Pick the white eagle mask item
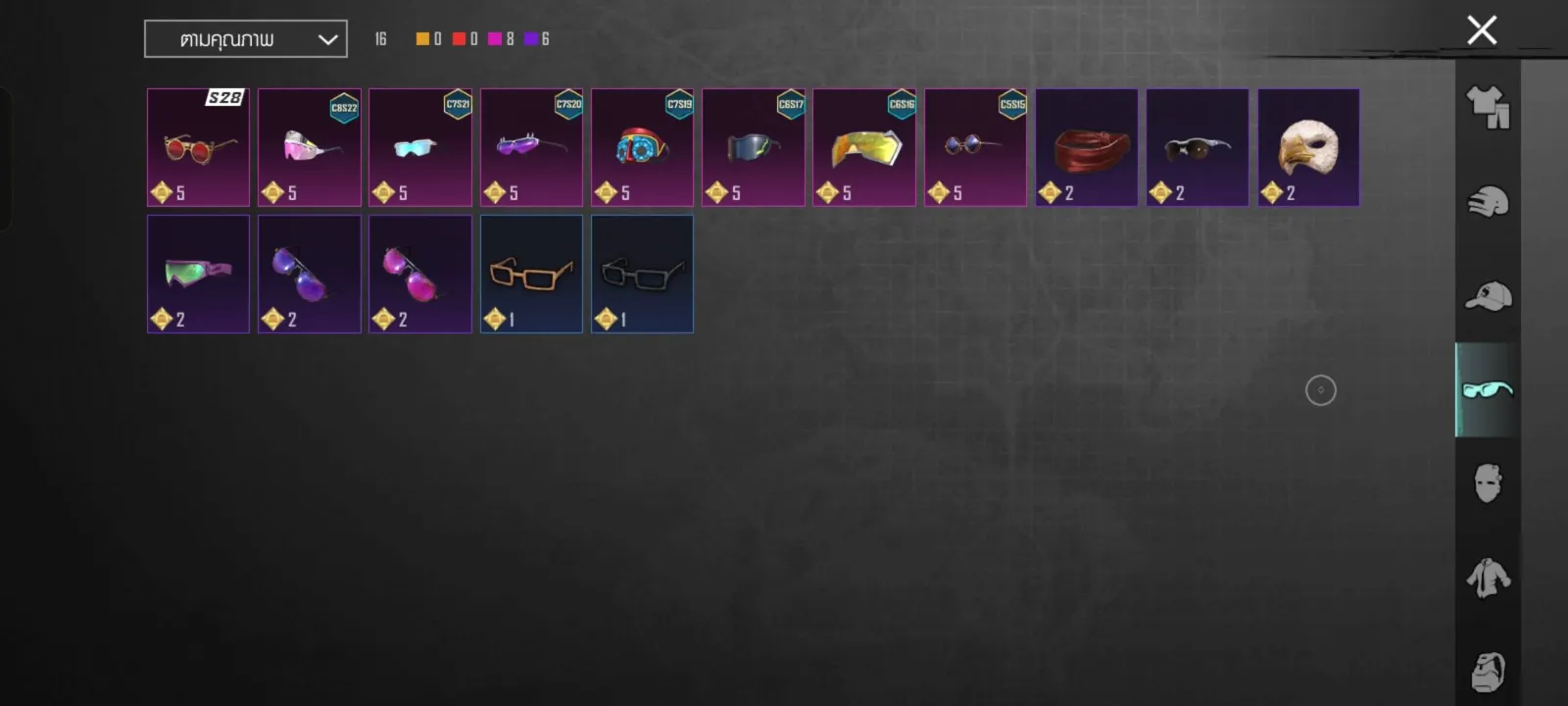Image resolution: width=1568 pixels, height=706 pixels. click(x=1308, y=147)
